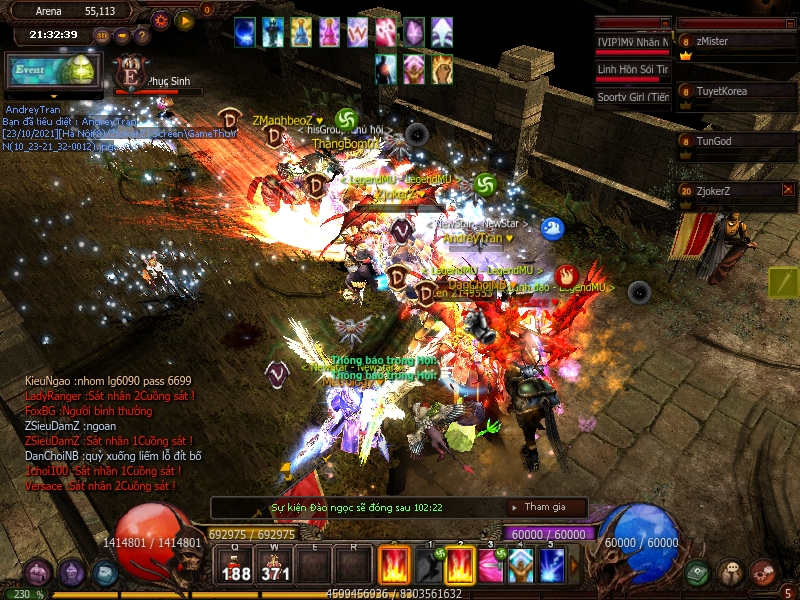This screenshot has height=600, width=800.
Task: Select TuyetKorea in the party list
Action: (735, 91)
